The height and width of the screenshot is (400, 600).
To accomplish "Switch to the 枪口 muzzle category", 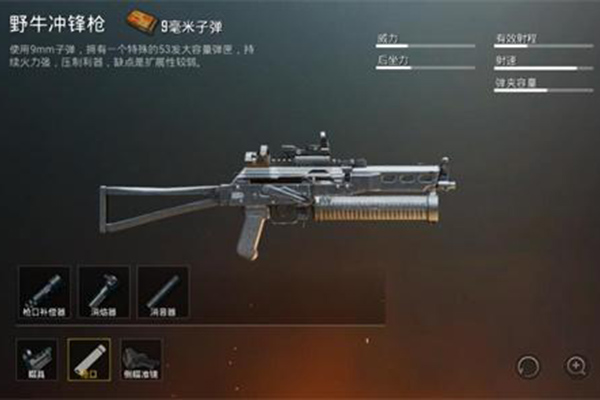I will point(87,358).
